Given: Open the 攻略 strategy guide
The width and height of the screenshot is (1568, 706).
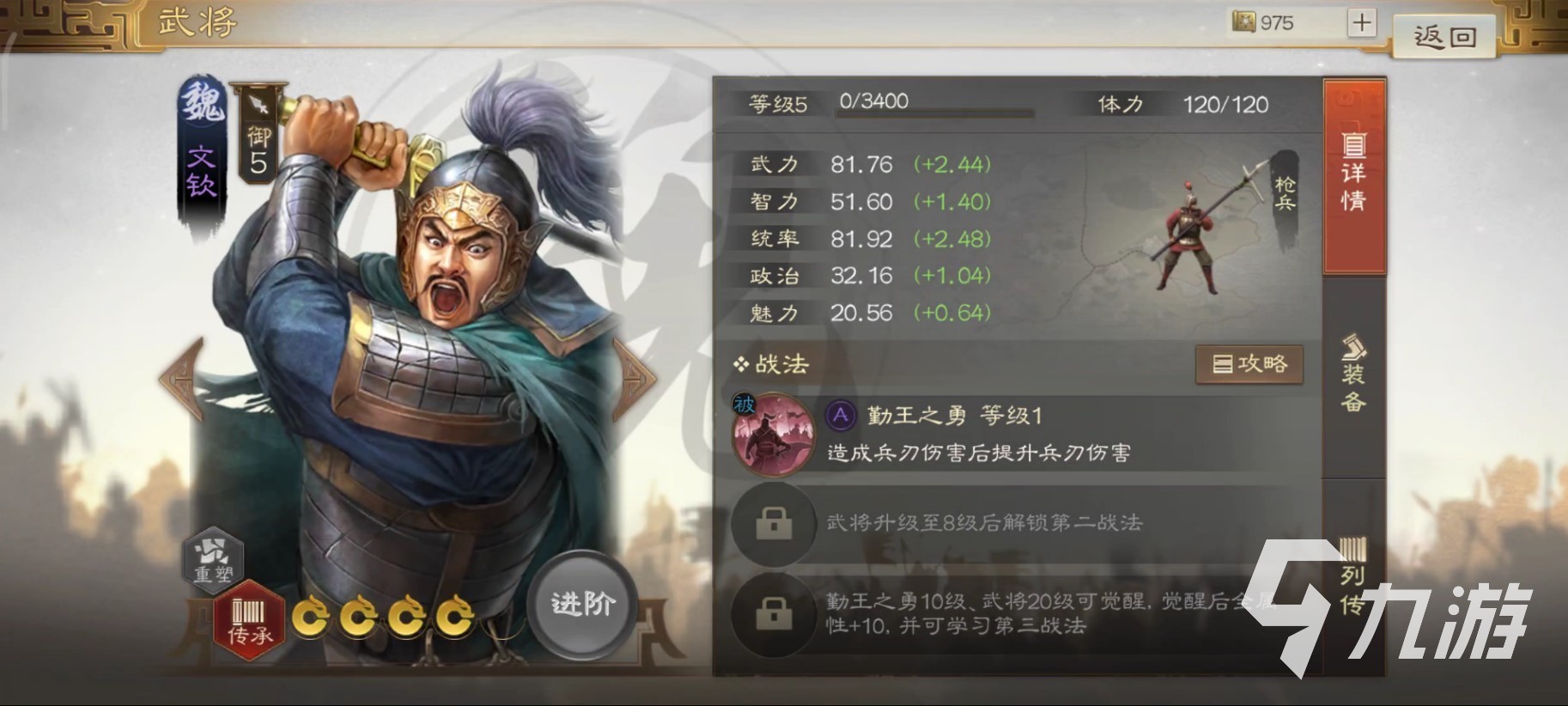Looking at the screenshot, I should [x=1249, y=363].
